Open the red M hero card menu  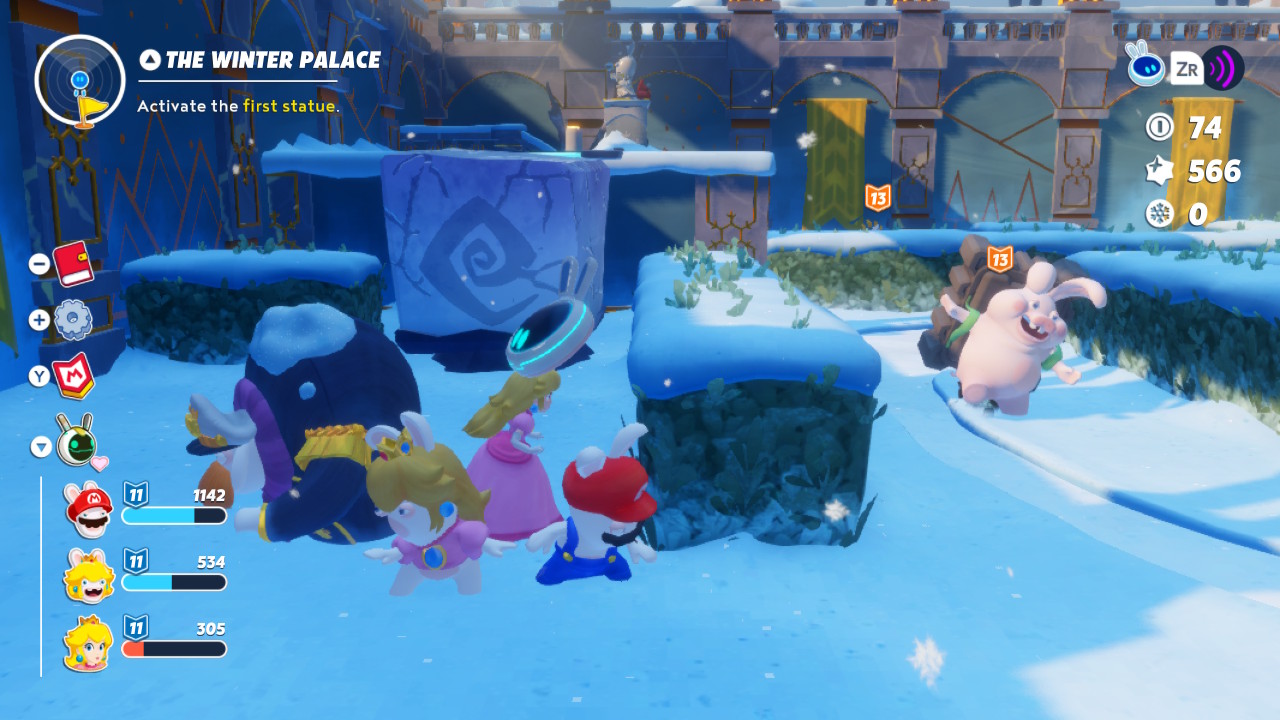[73, 376]
